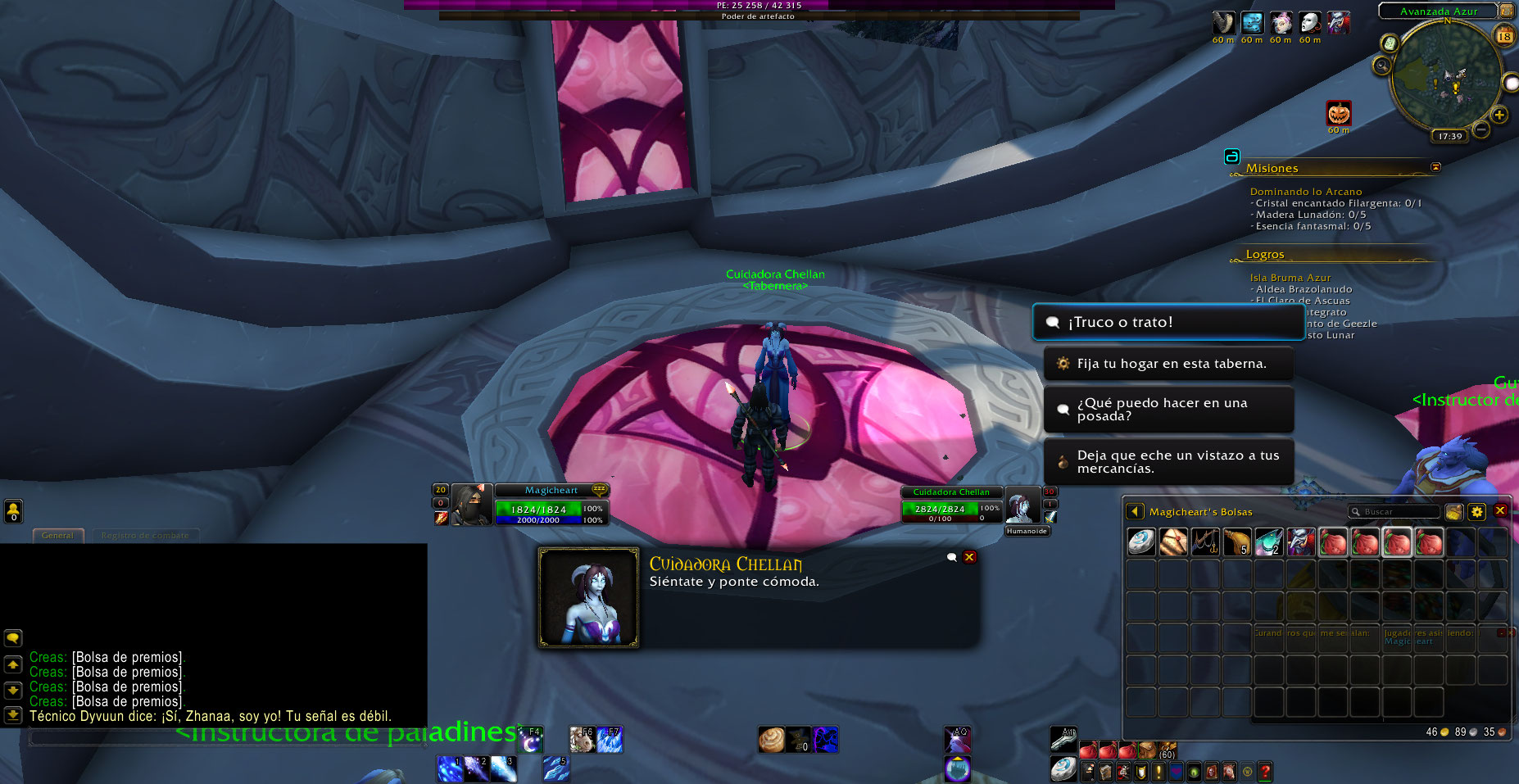Viewport: 1519px width, 784px height.
Task: Select the hearthstone in the bag
Action: click(1141, 542)
